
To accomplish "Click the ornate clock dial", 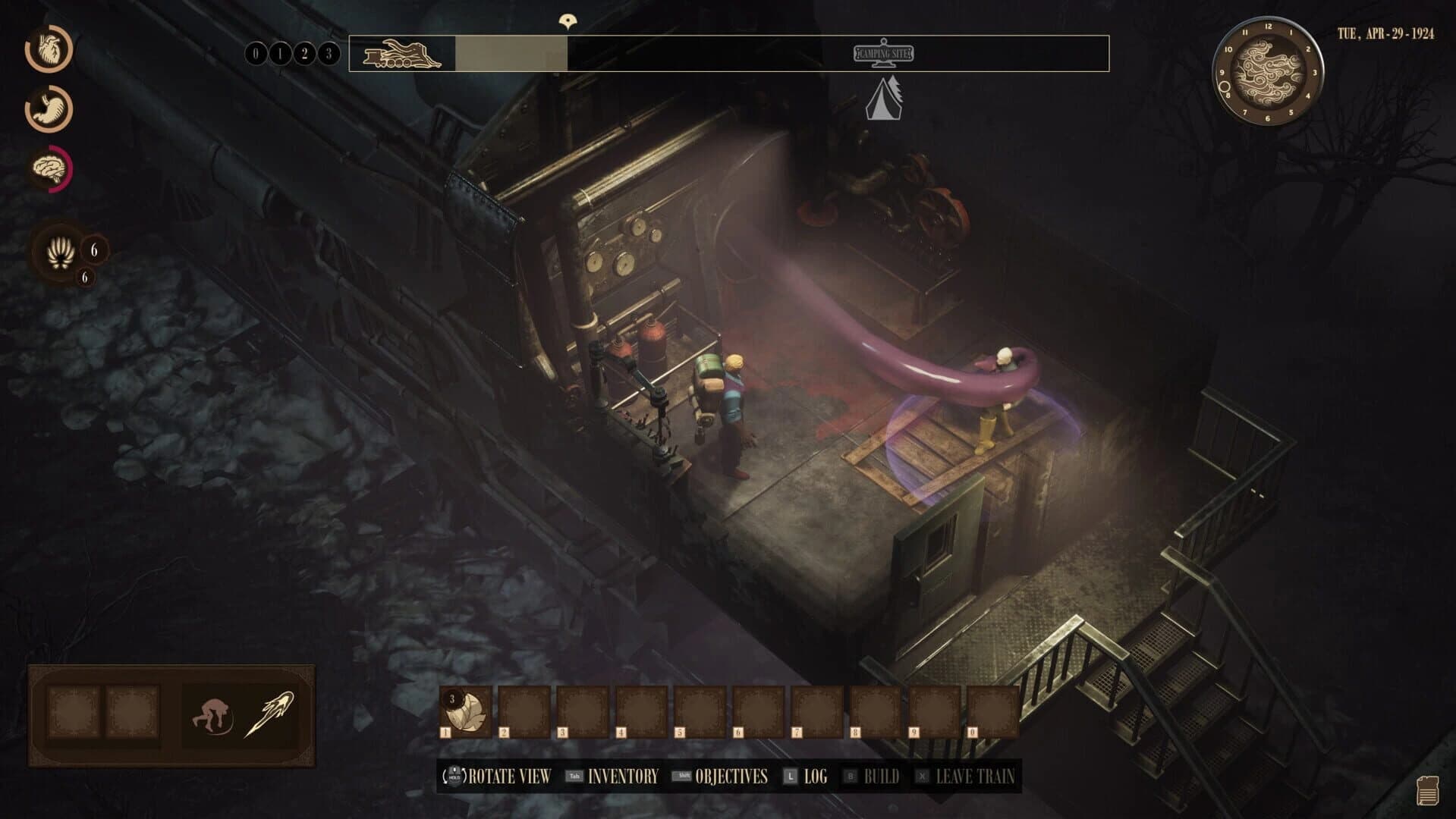I will click(x=1270, y=72).
